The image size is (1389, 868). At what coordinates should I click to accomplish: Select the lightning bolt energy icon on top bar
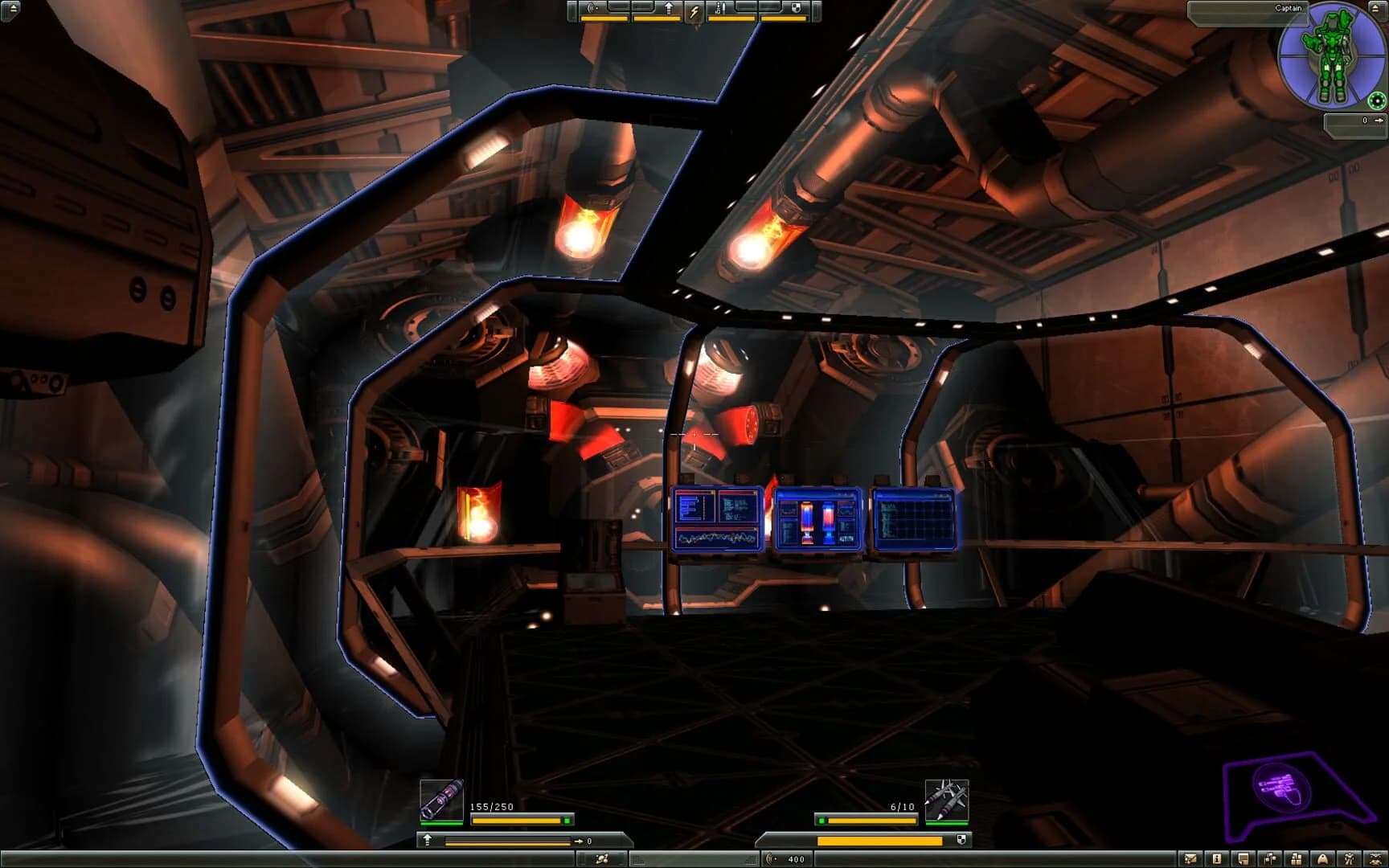pos(693,10)
